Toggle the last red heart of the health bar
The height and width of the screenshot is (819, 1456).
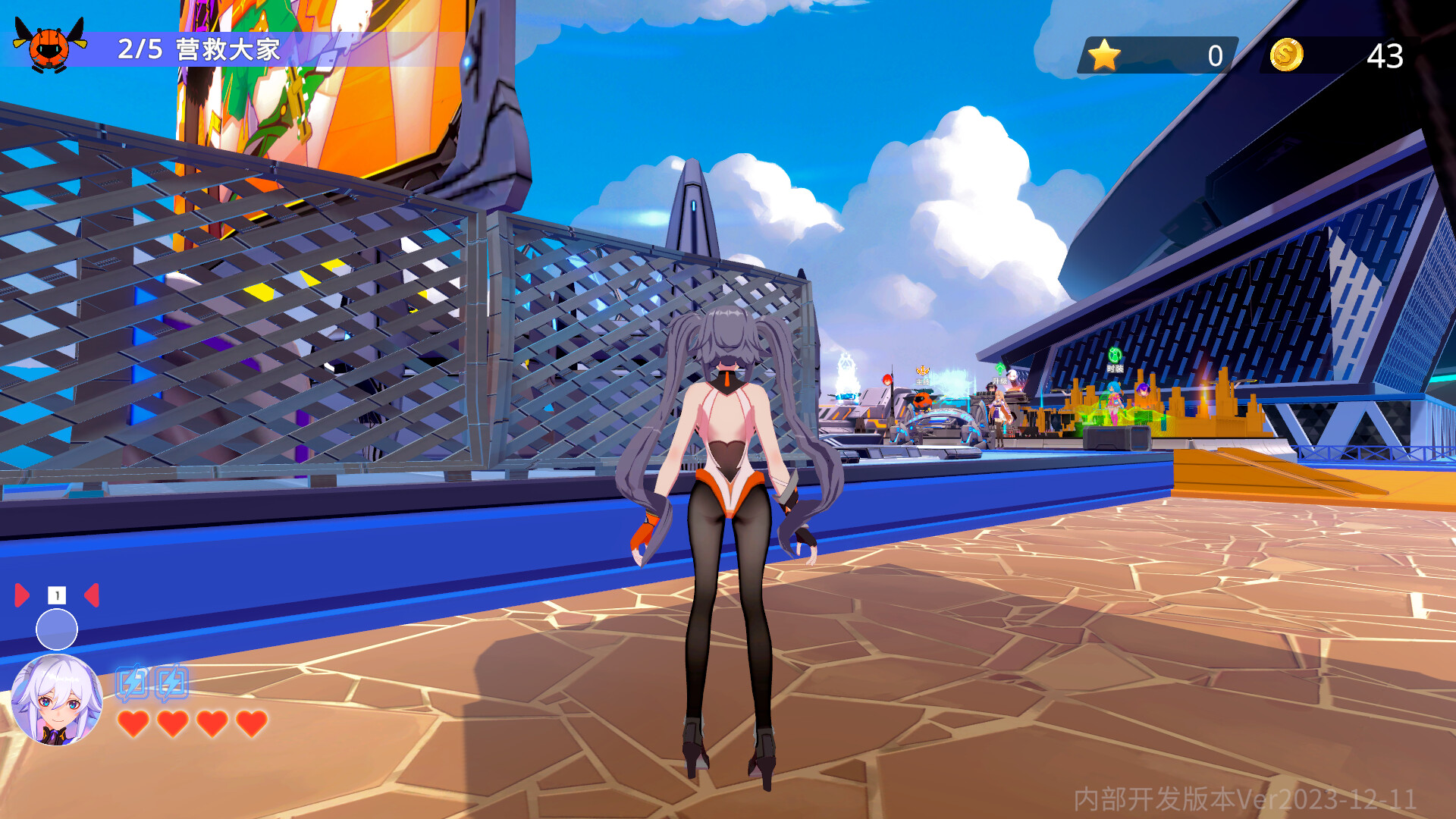250,723
